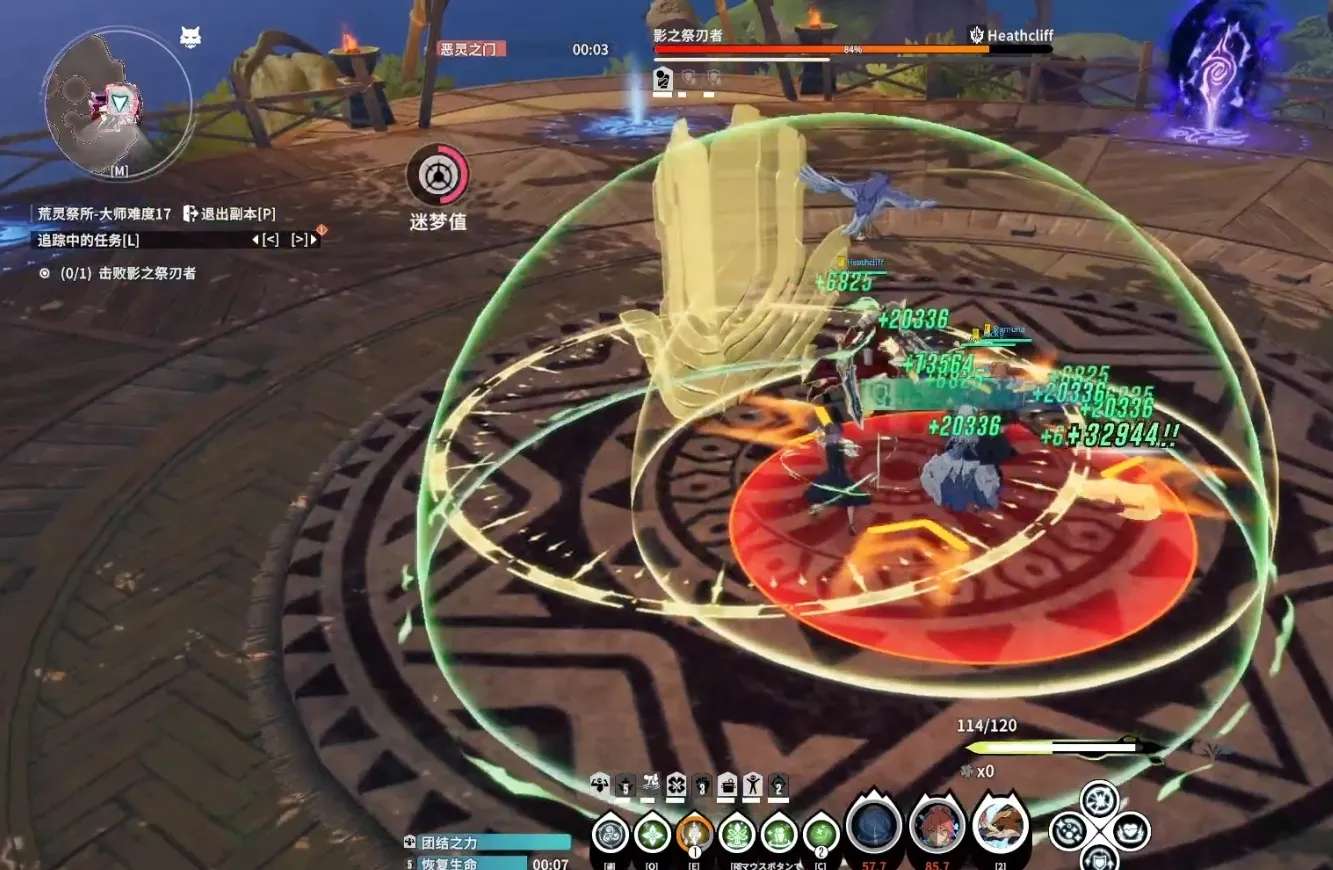This screenshot has width=1333, height=870.
Task: Select the brown beast pal portrait
Action: coord(1000,825)
